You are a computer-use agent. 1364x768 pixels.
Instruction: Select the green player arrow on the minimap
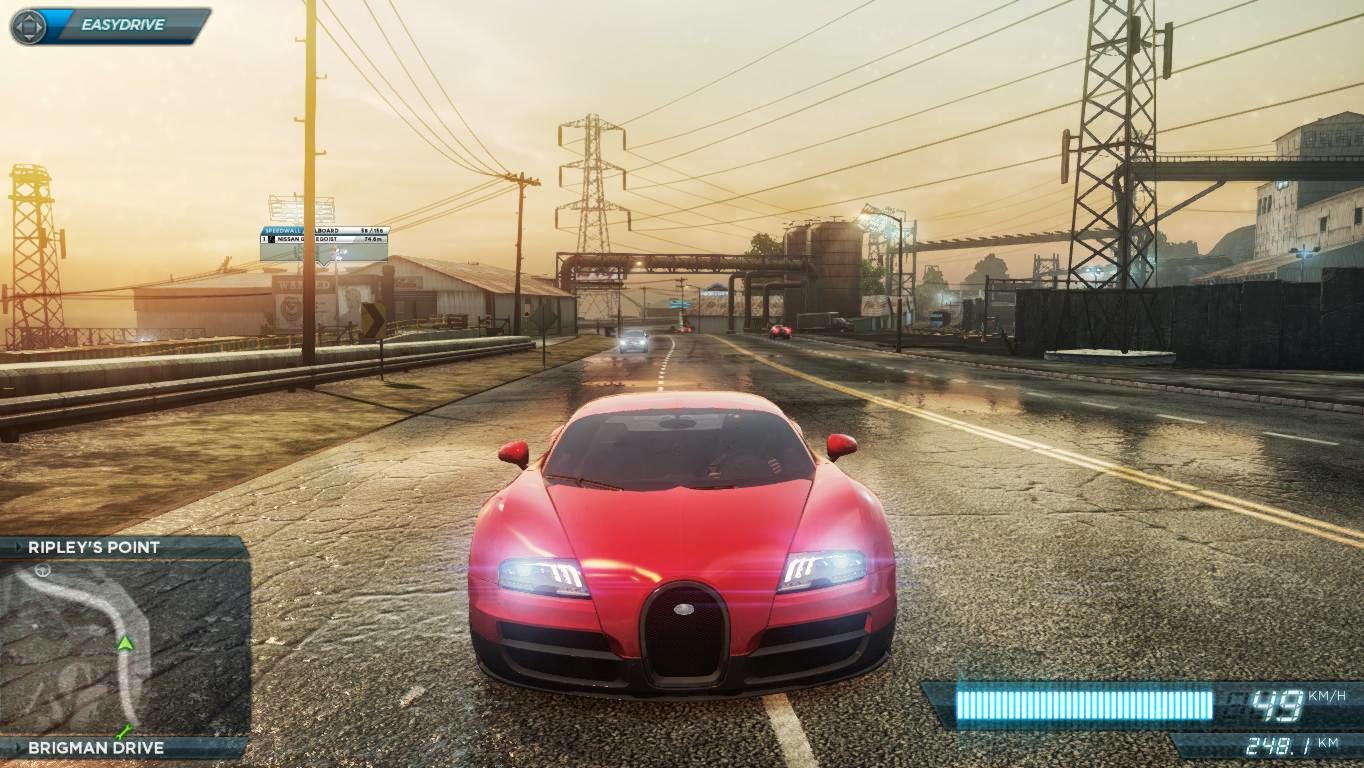(x=124, y=643)
